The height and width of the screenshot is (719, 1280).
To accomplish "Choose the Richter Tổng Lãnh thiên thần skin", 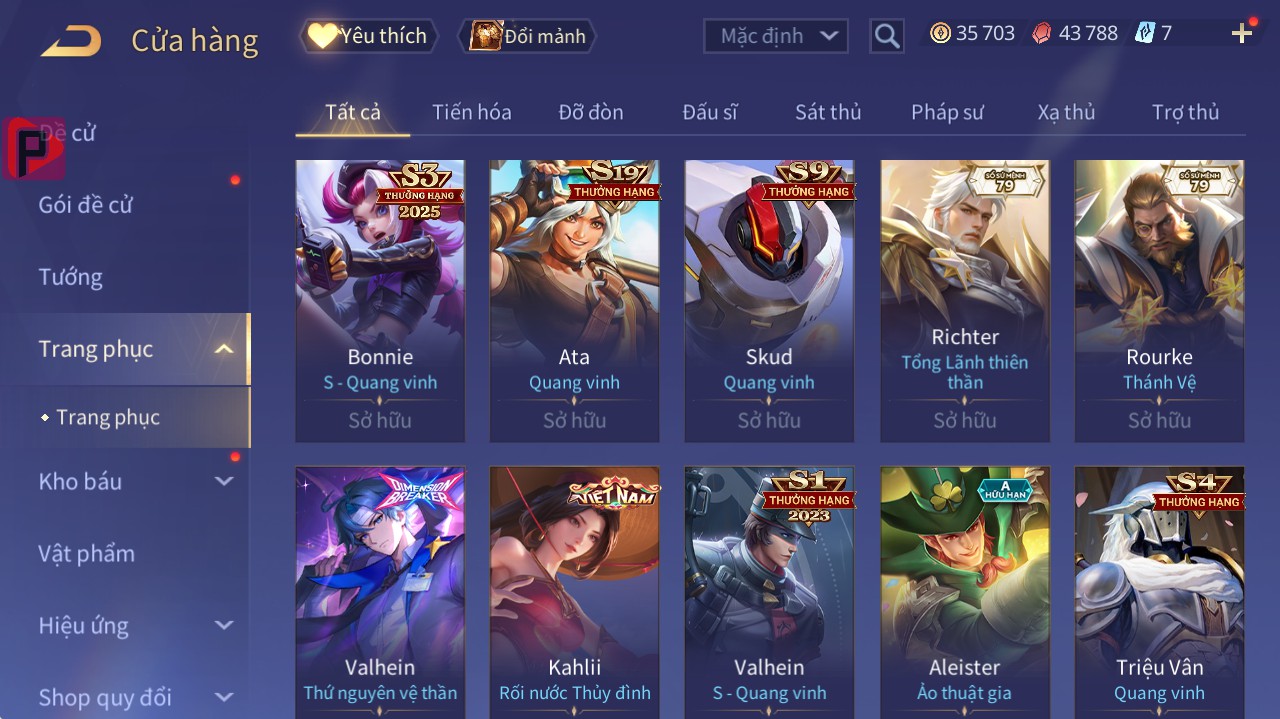I will [x=965, y=300].
